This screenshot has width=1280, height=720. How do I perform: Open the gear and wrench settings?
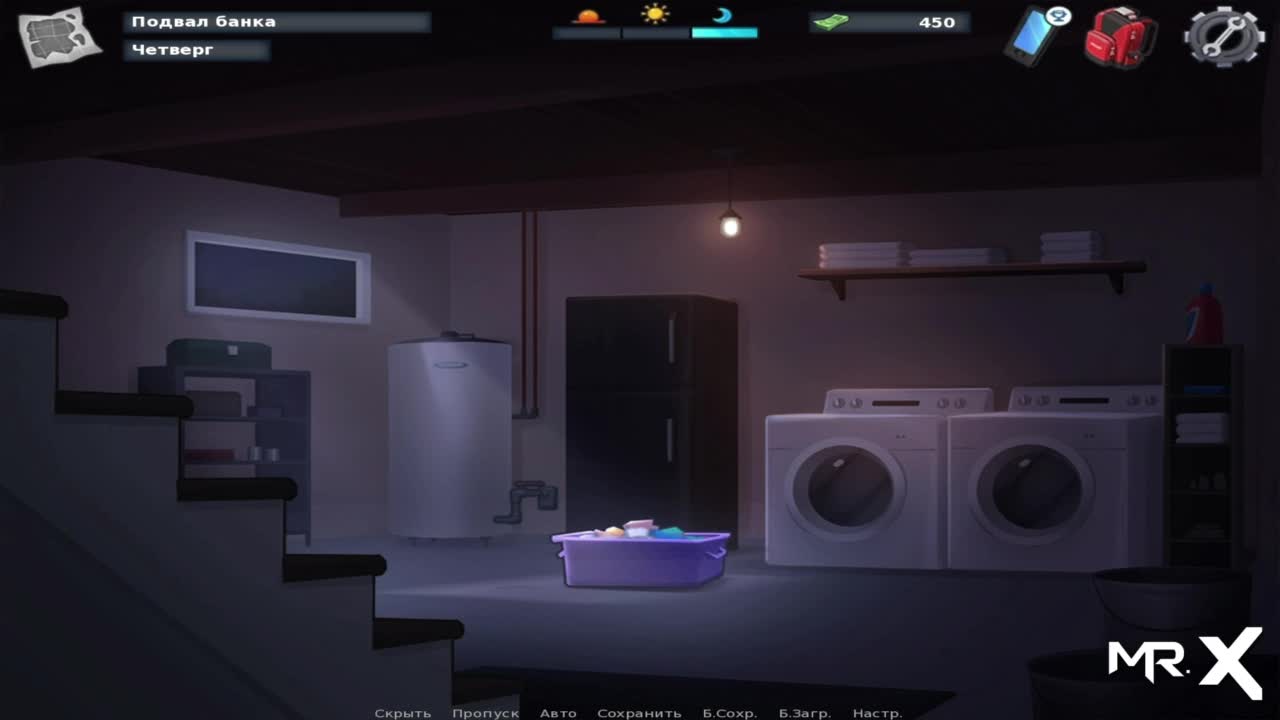pyautogui.click(x=1223, y=37)
